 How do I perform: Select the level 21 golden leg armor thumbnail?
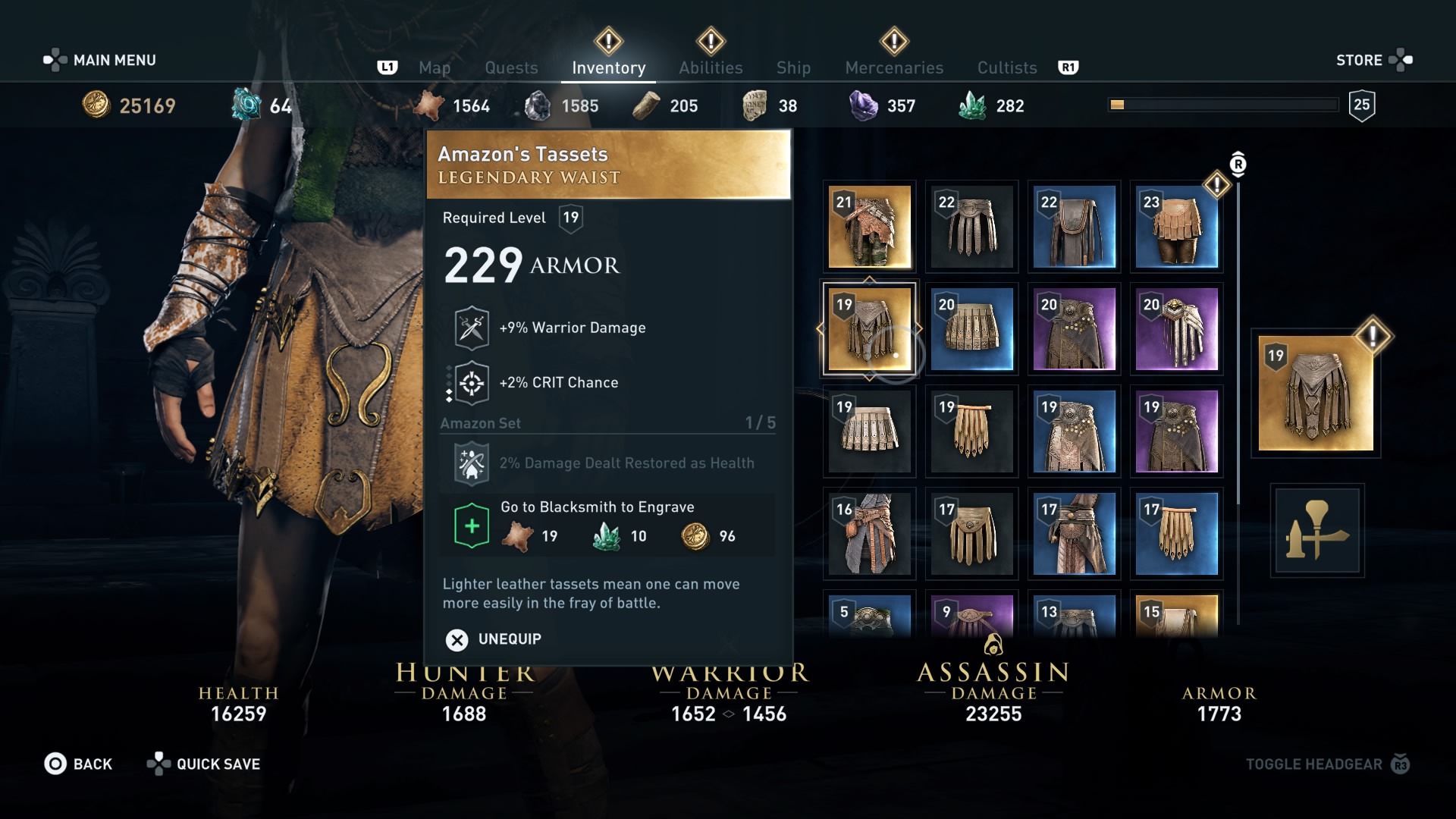click(x=869, y=227)
